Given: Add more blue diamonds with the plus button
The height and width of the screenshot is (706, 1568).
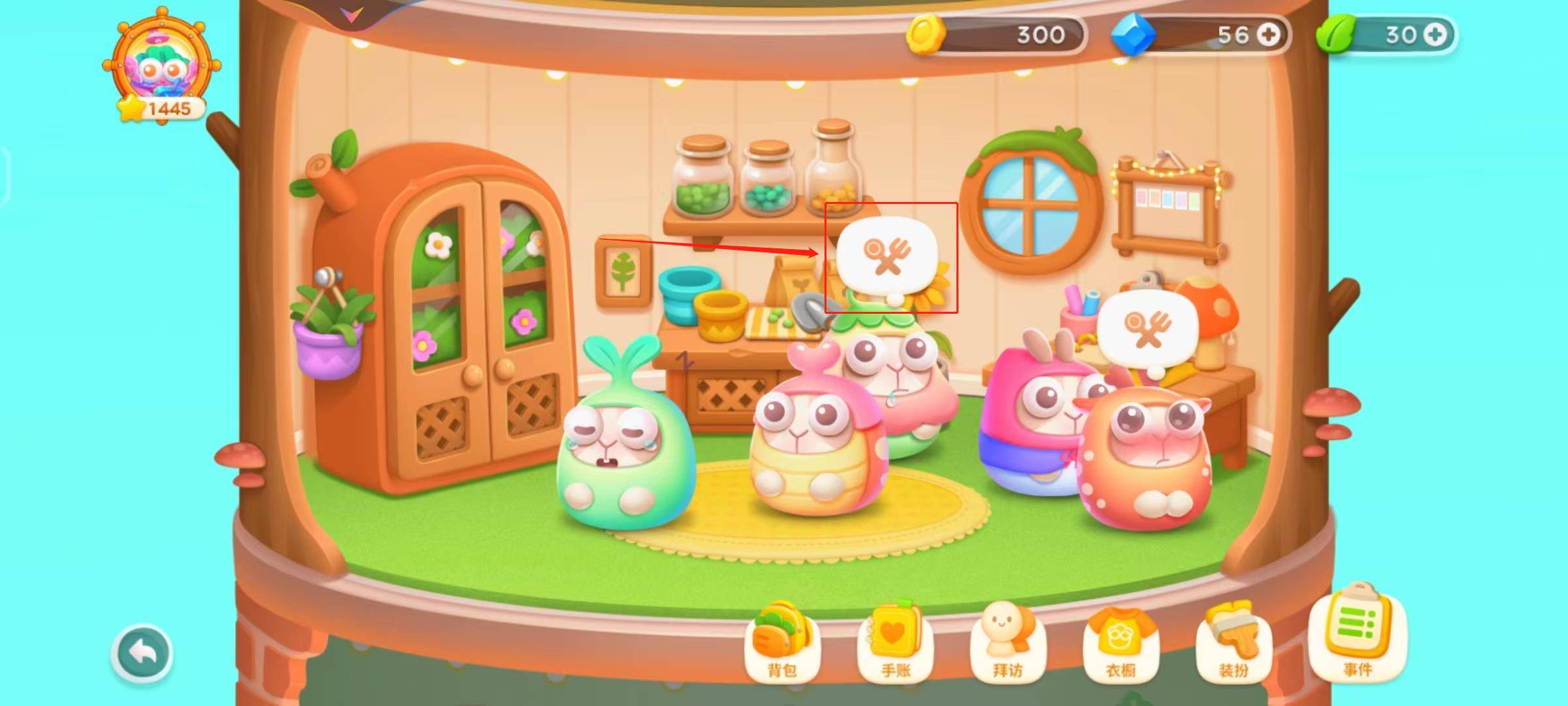Looking at the screenshot, I should point(1268,35).
